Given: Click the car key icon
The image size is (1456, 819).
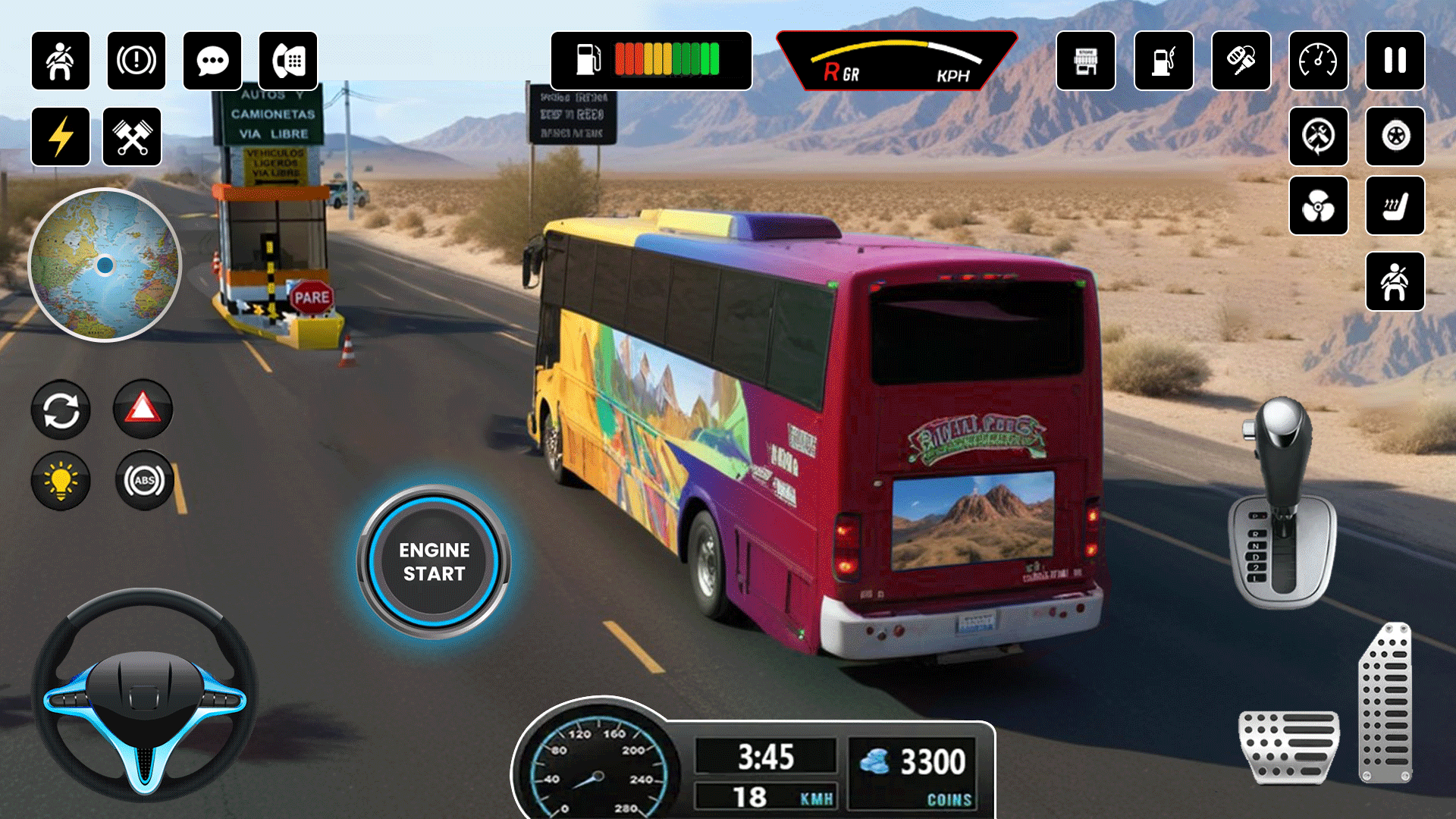Looking at the screenshot, I should (x=1241, y=61).
